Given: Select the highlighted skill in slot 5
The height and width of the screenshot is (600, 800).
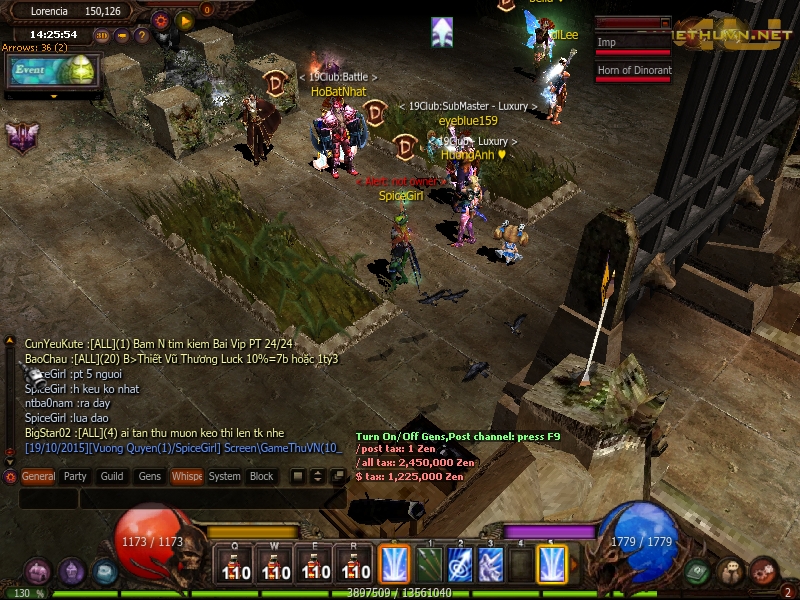Looking at the screenshot, I should (x=551, y=564).
